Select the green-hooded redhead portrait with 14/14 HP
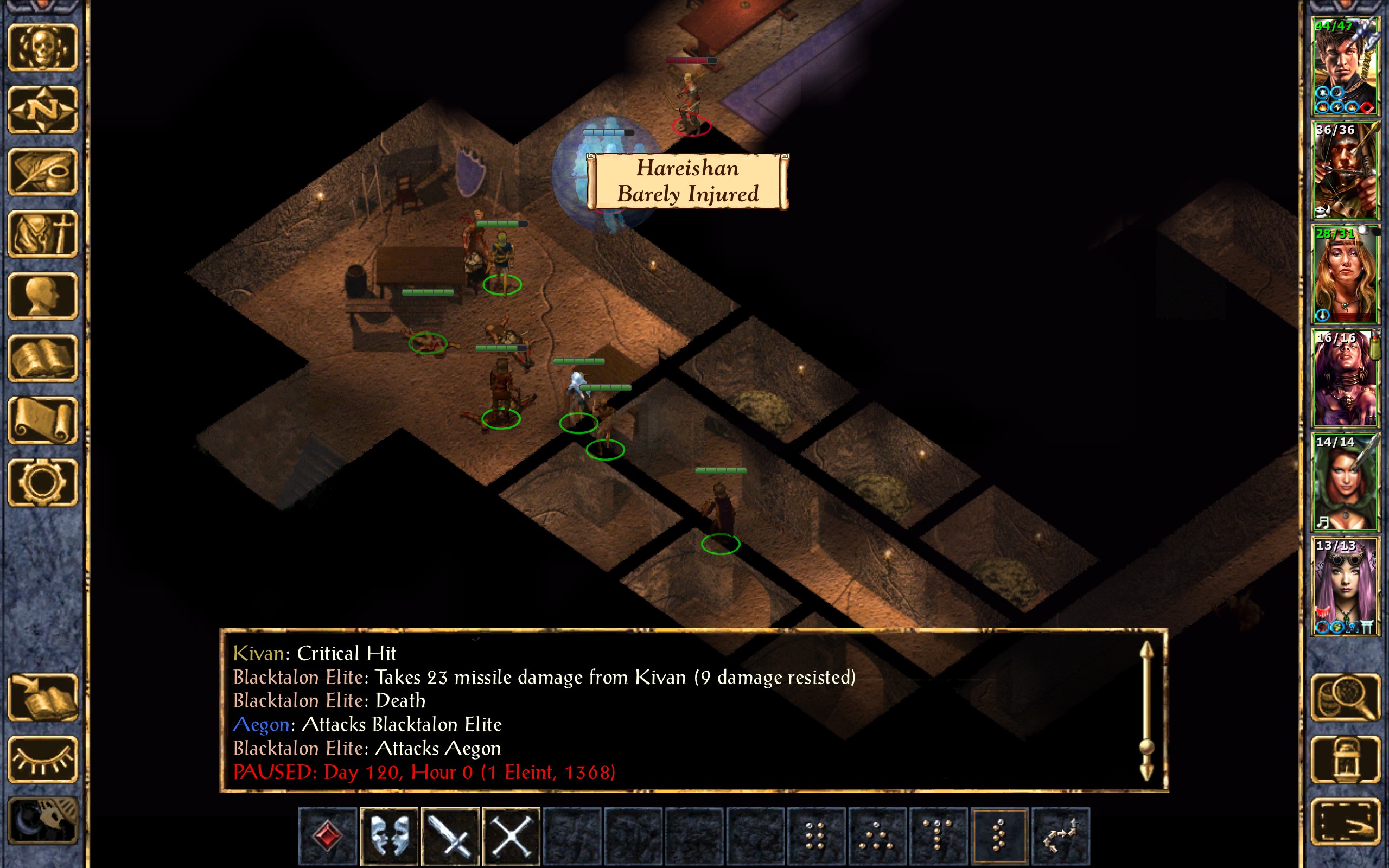 click(x=1345, y=482)
